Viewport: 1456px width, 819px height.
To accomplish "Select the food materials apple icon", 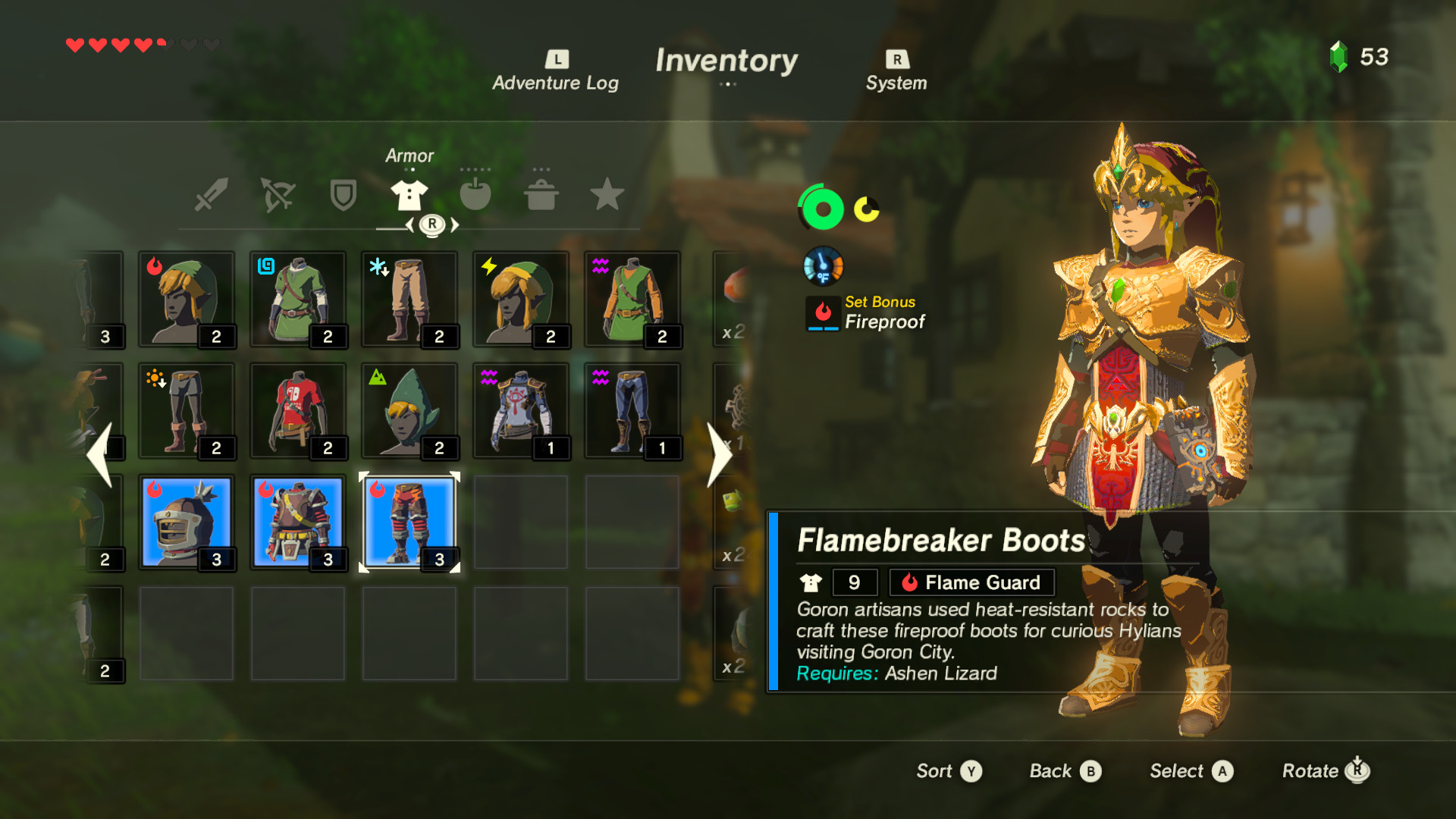I will click(475, 194).
